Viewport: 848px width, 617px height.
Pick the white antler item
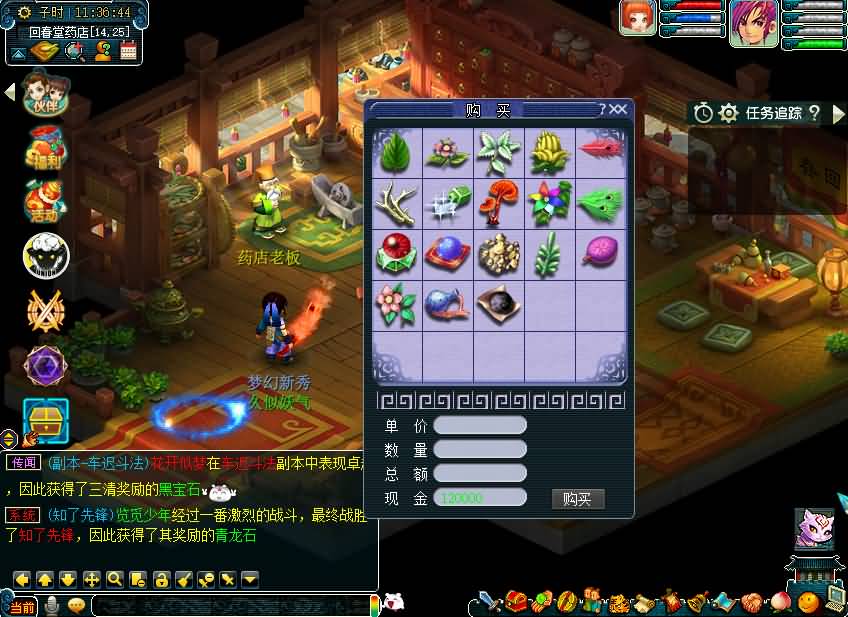click(x=397, y=202)
